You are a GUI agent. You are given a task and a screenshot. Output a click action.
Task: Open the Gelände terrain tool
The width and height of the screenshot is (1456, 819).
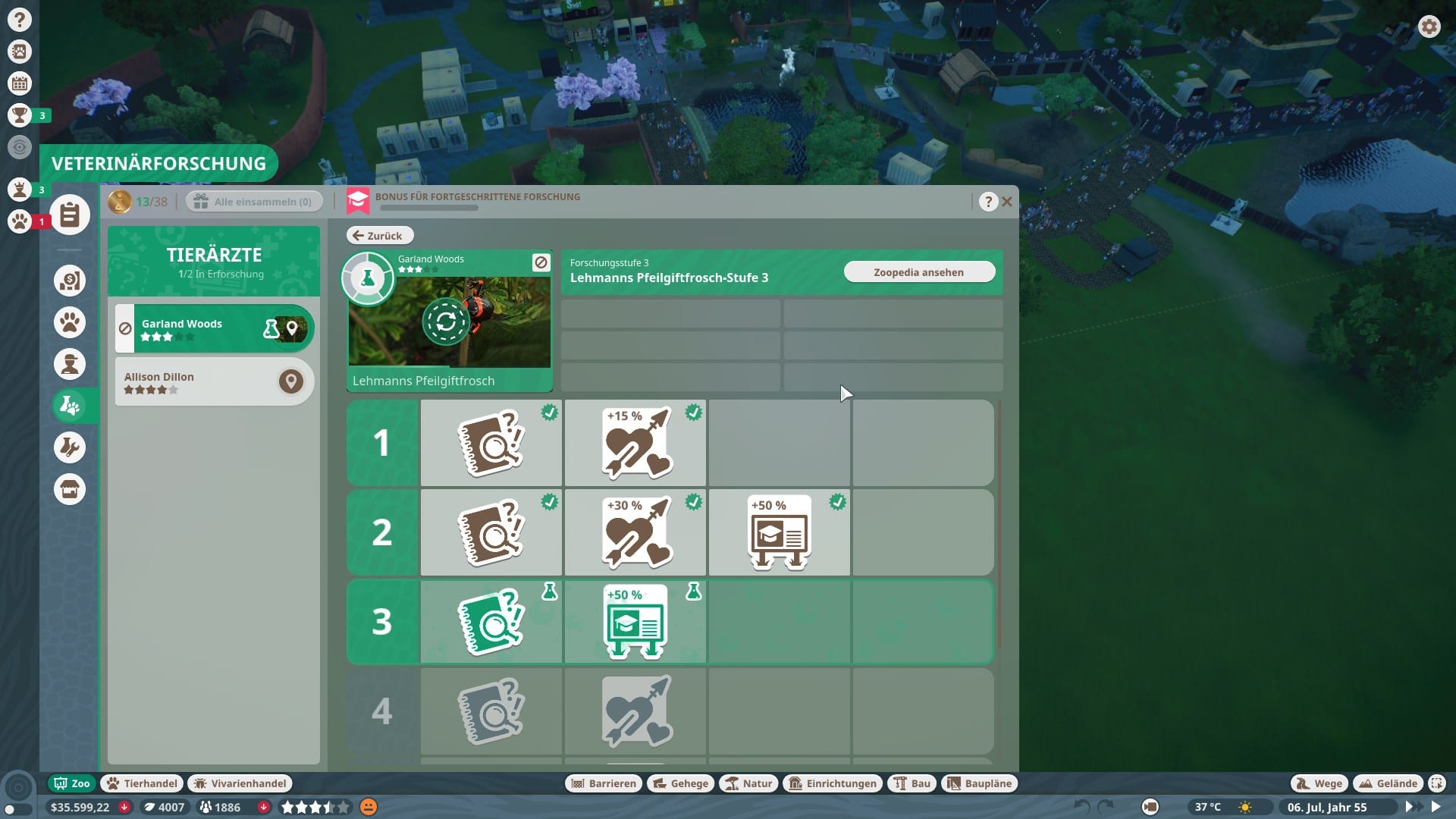click(1388, 783)
